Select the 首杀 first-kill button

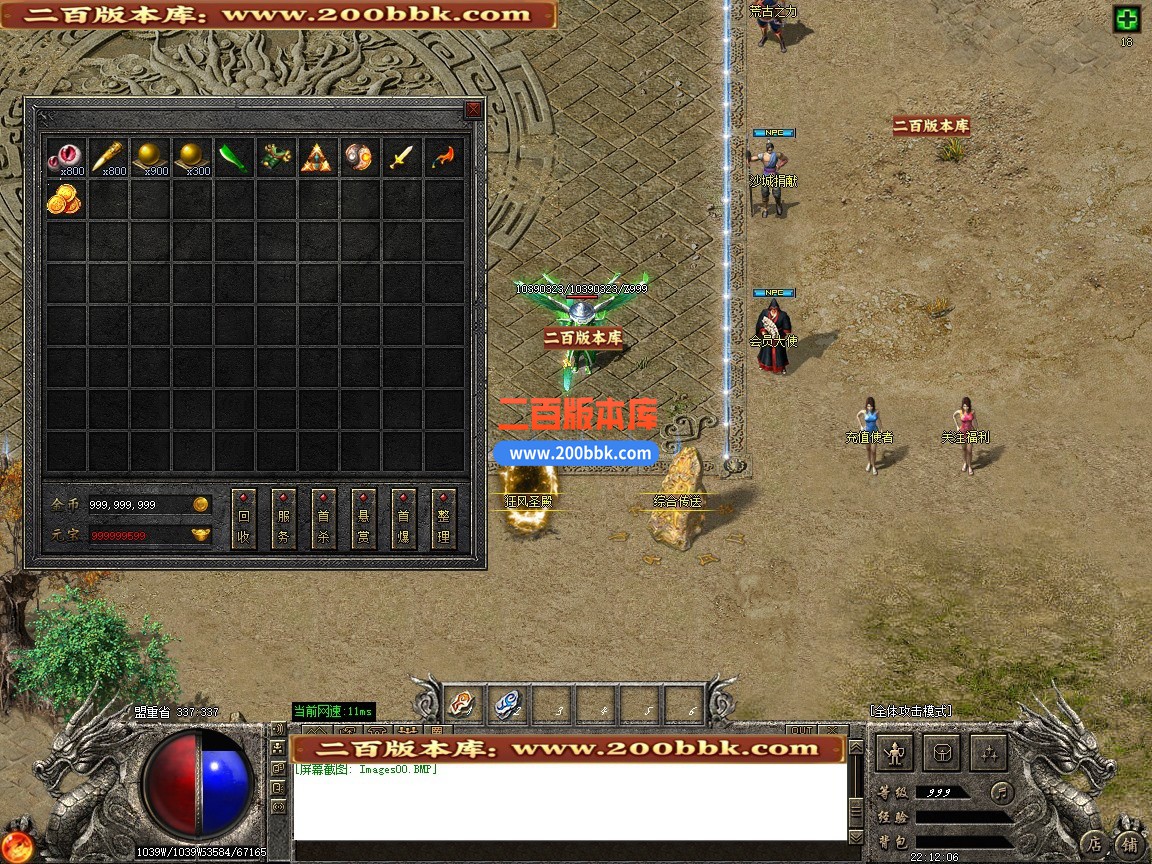pos(324,519)
